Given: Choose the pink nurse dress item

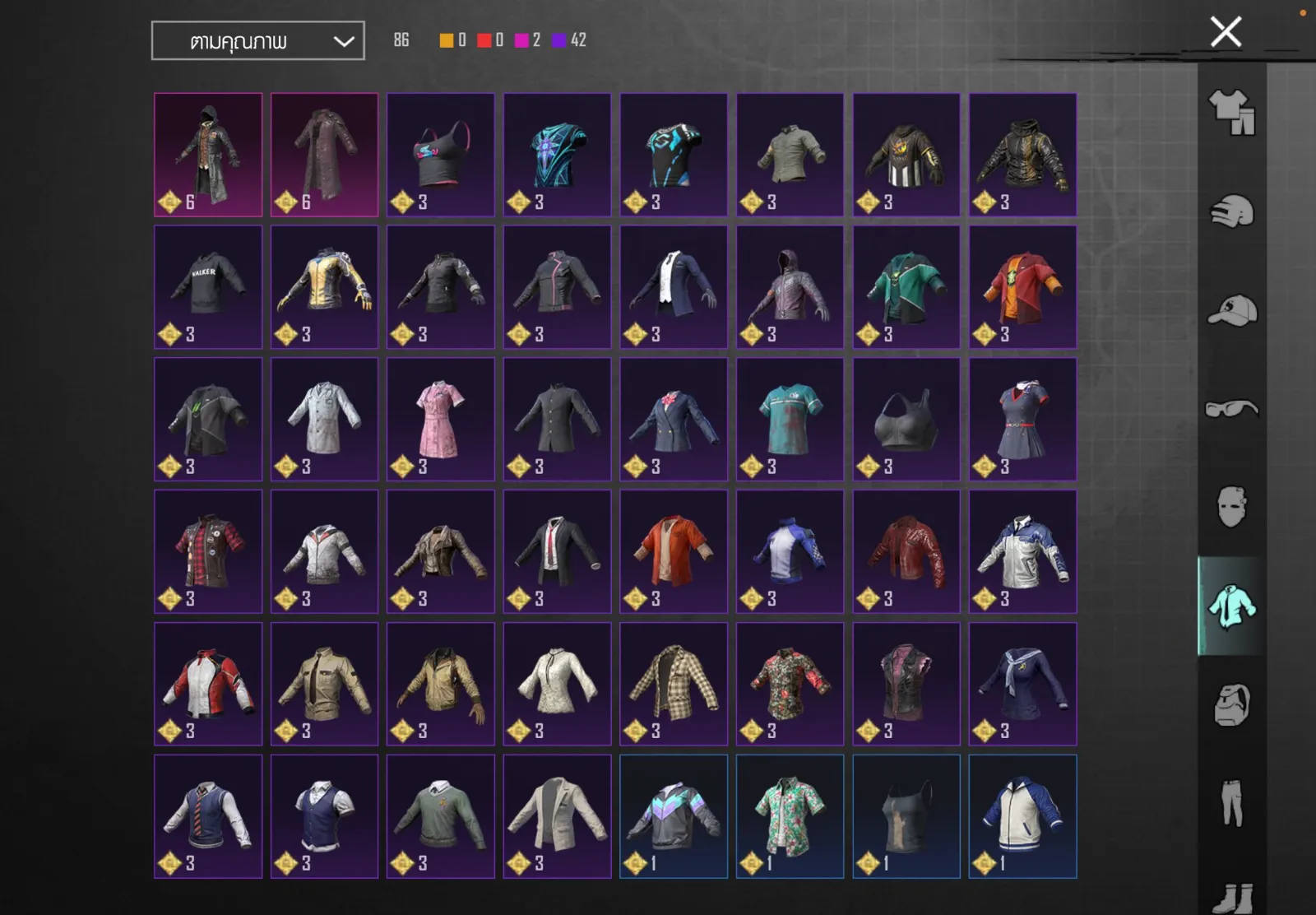Looking at the screenshot, I should click(441, 419).
